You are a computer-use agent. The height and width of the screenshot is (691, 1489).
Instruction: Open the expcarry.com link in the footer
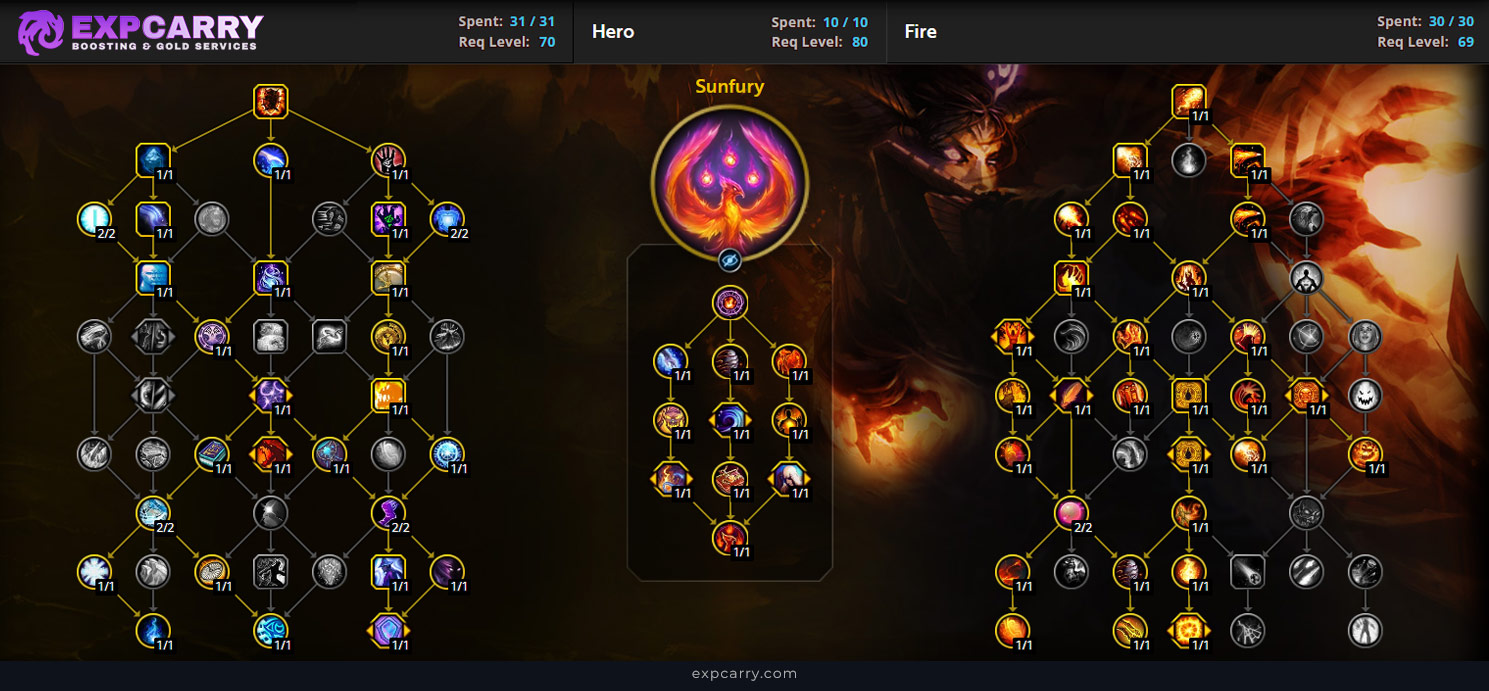click(x=744, y=674)
